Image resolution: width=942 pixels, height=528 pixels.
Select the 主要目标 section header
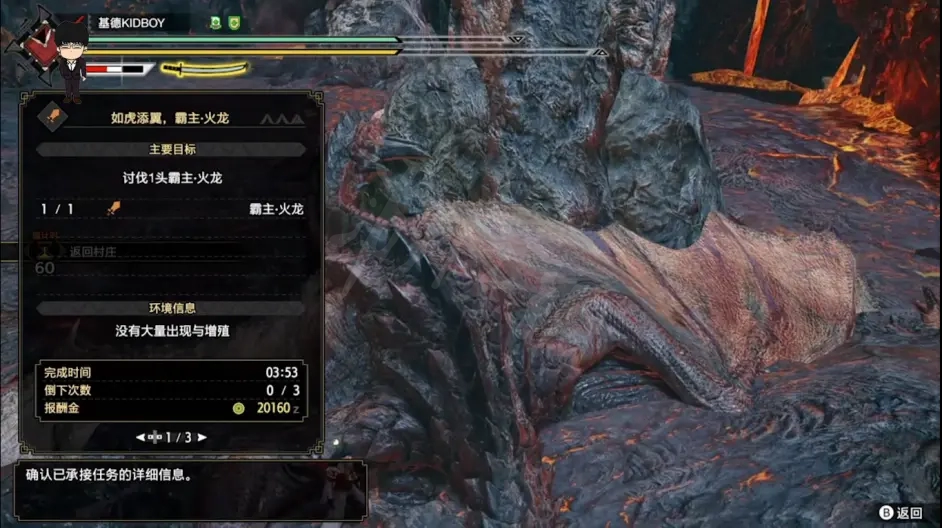click(x=170, y=150)
